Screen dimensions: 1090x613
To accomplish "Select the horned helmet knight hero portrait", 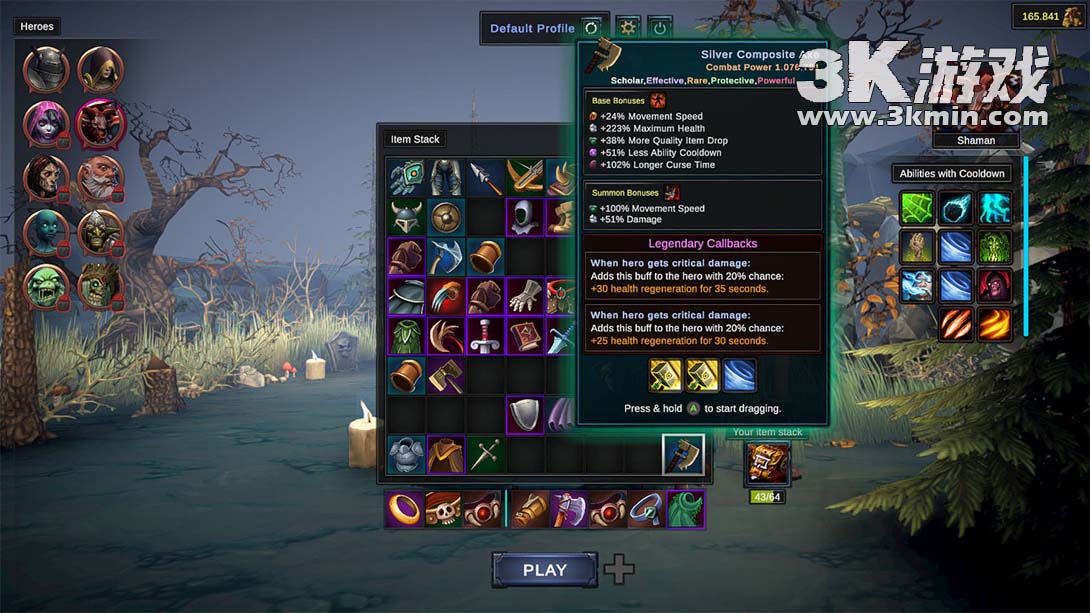I will [46, 70].
